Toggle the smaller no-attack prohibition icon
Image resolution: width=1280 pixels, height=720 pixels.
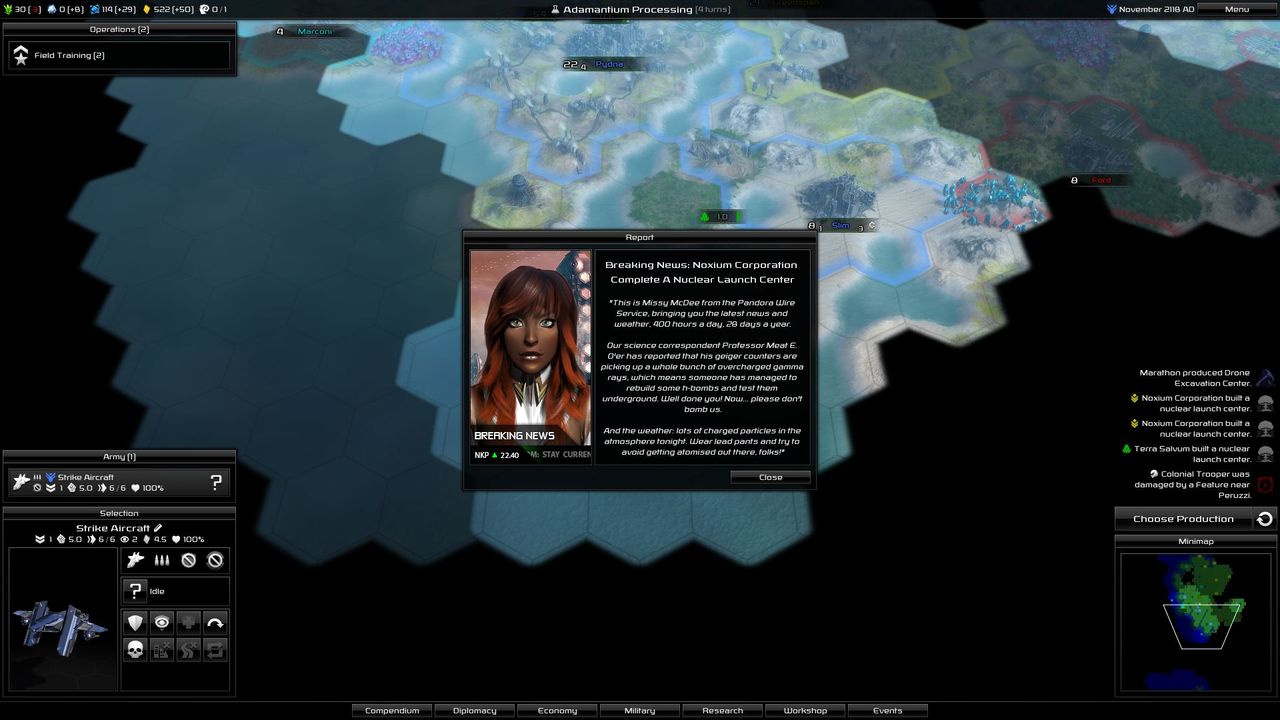tap(189, 560)
